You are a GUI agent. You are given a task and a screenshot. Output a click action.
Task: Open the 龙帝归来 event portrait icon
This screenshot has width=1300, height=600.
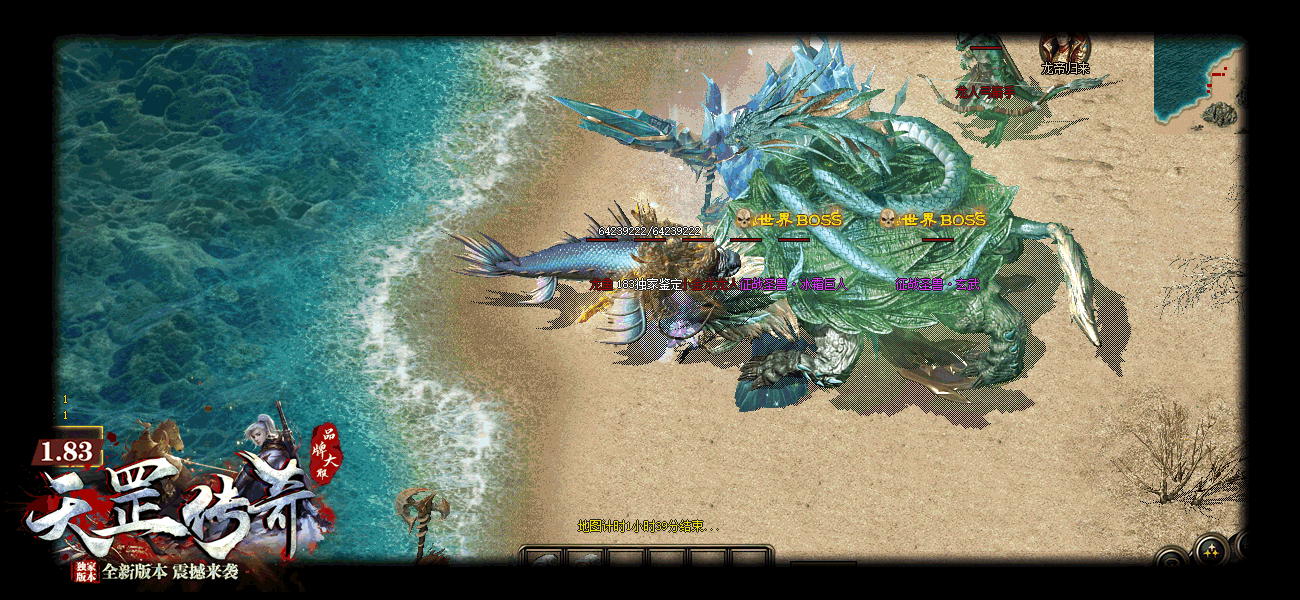(x=1064, y=48)
